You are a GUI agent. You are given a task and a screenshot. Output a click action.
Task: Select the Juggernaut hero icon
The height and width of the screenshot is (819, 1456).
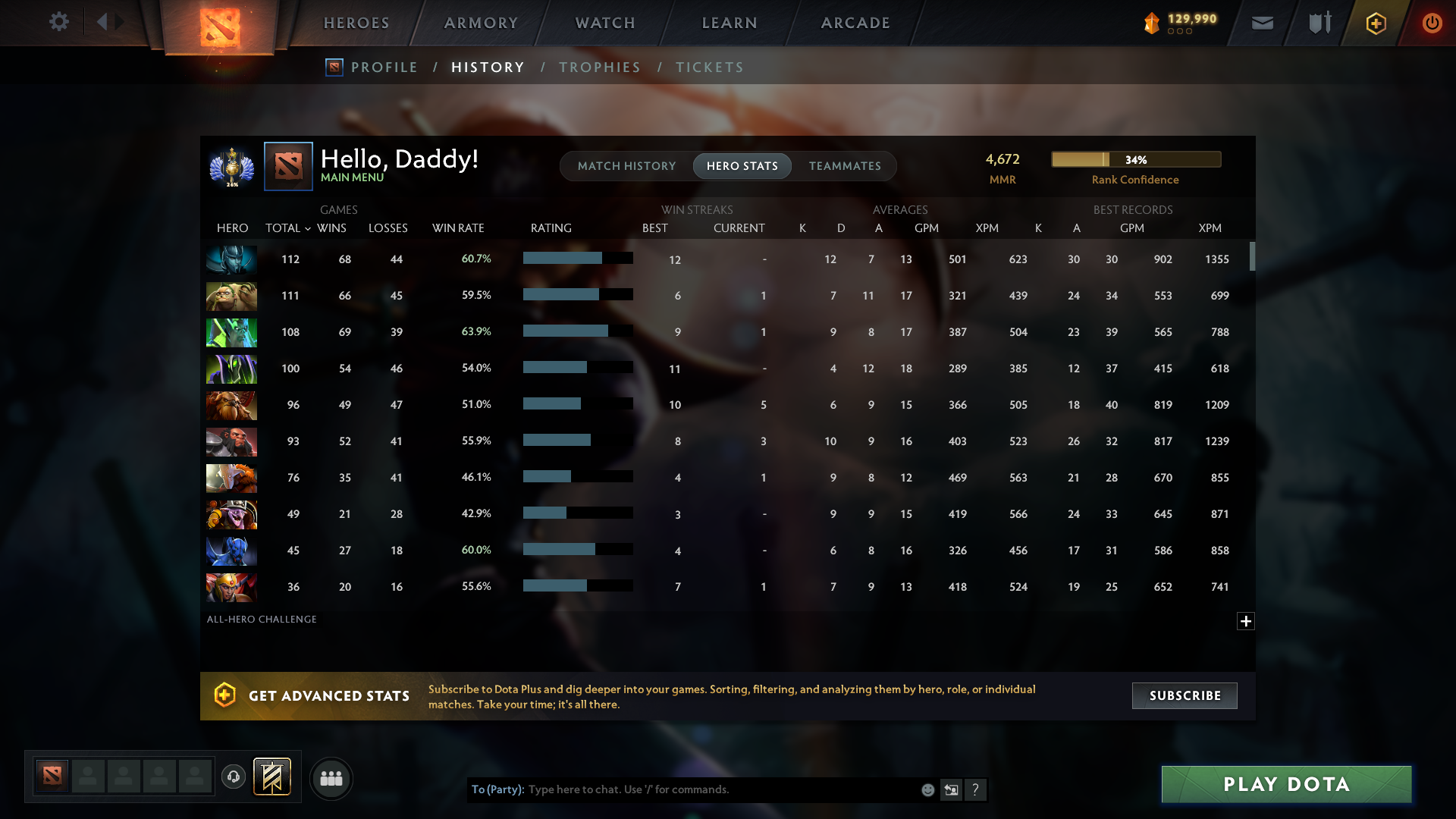pos(231,478)
